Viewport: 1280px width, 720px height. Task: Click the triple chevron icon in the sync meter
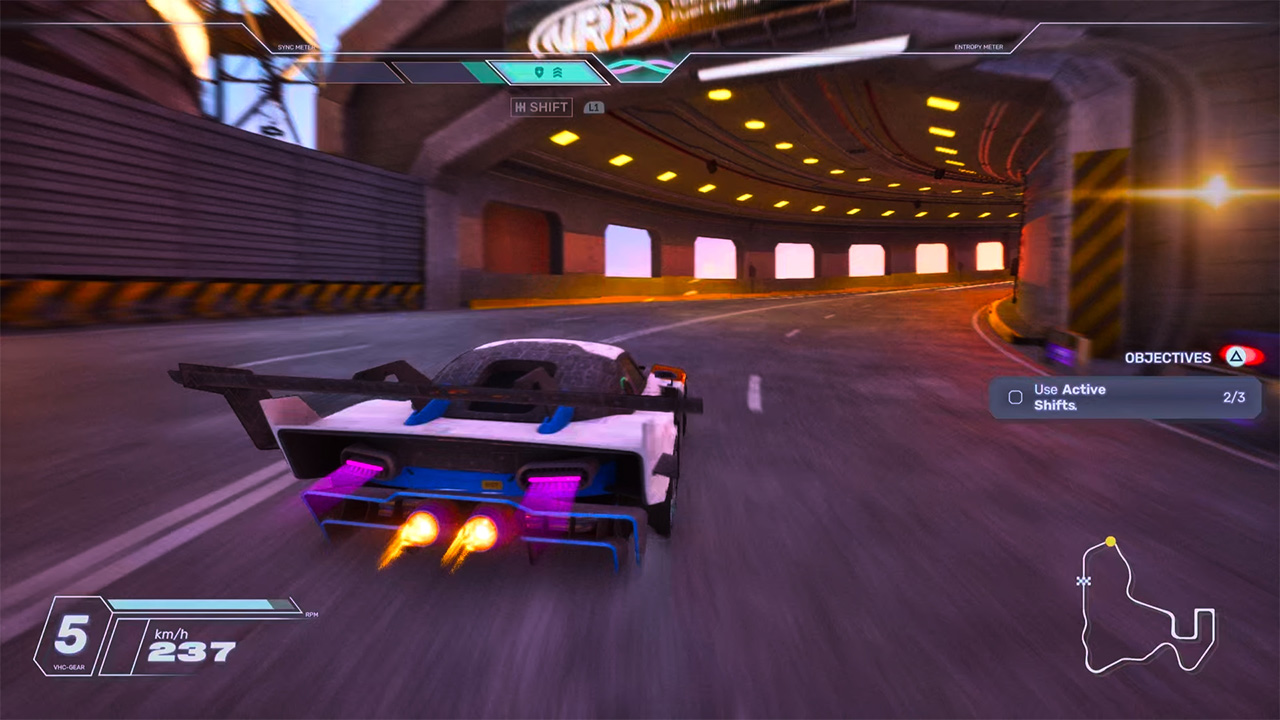pyautogui.click(x=558, y=72)
